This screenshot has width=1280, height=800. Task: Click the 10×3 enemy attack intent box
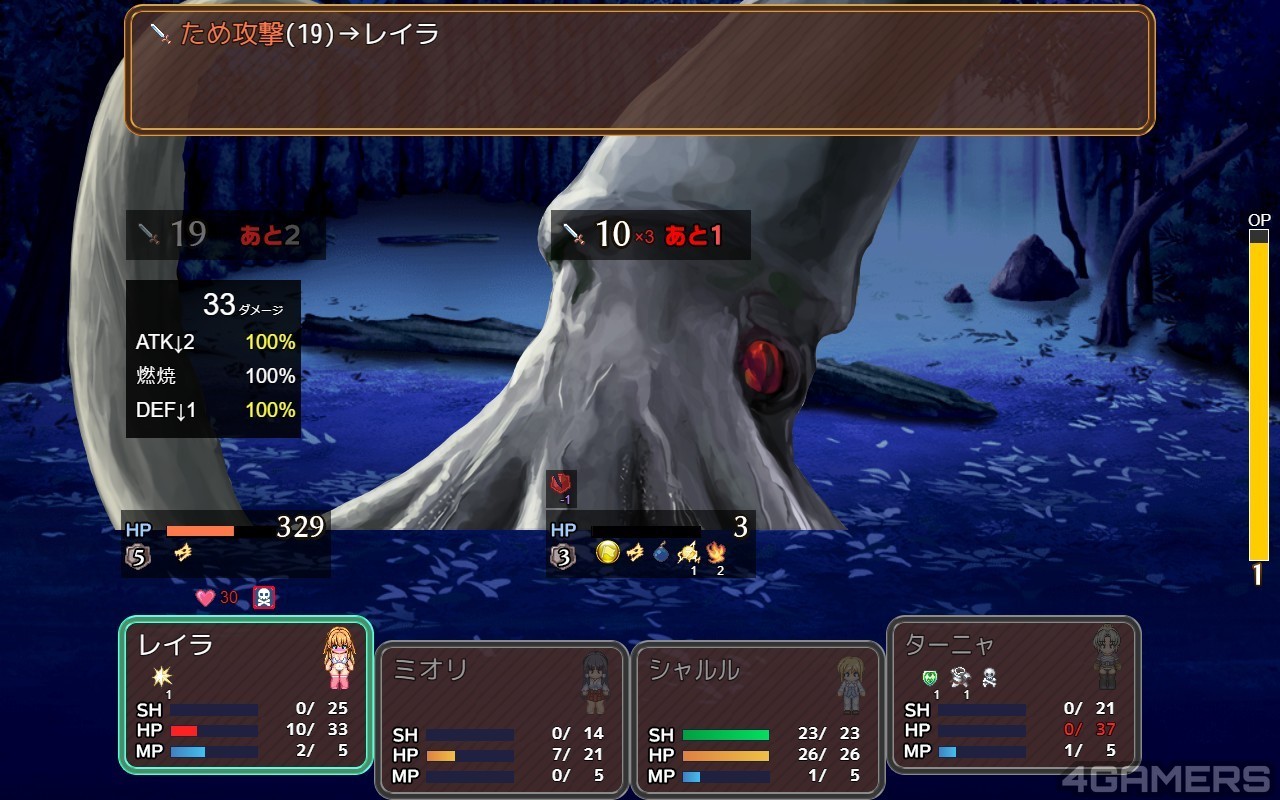click(x=650, y=235)
